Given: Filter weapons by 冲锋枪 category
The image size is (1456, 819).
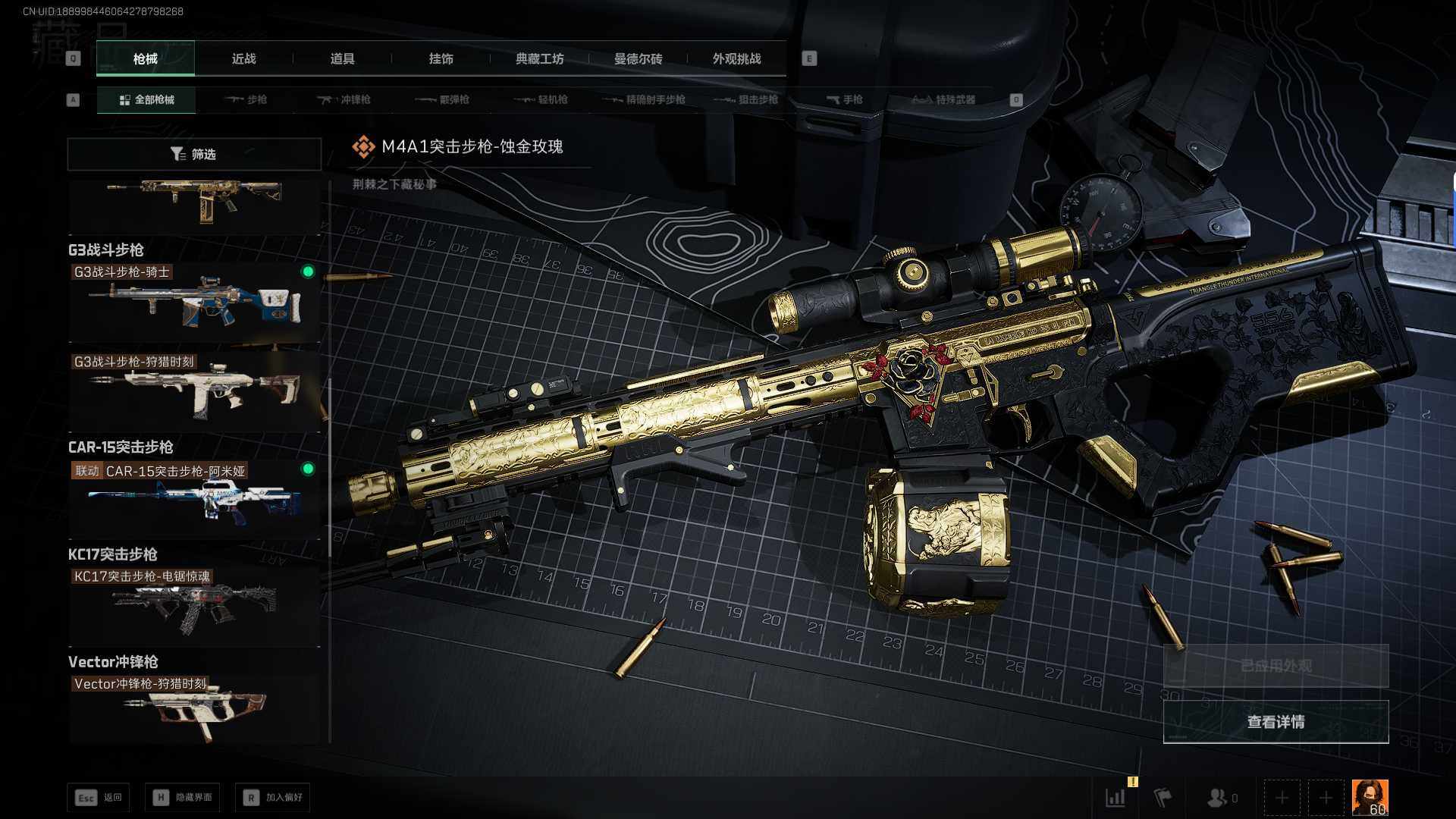Looking at the screenshot, I should (x=344, y=100).
